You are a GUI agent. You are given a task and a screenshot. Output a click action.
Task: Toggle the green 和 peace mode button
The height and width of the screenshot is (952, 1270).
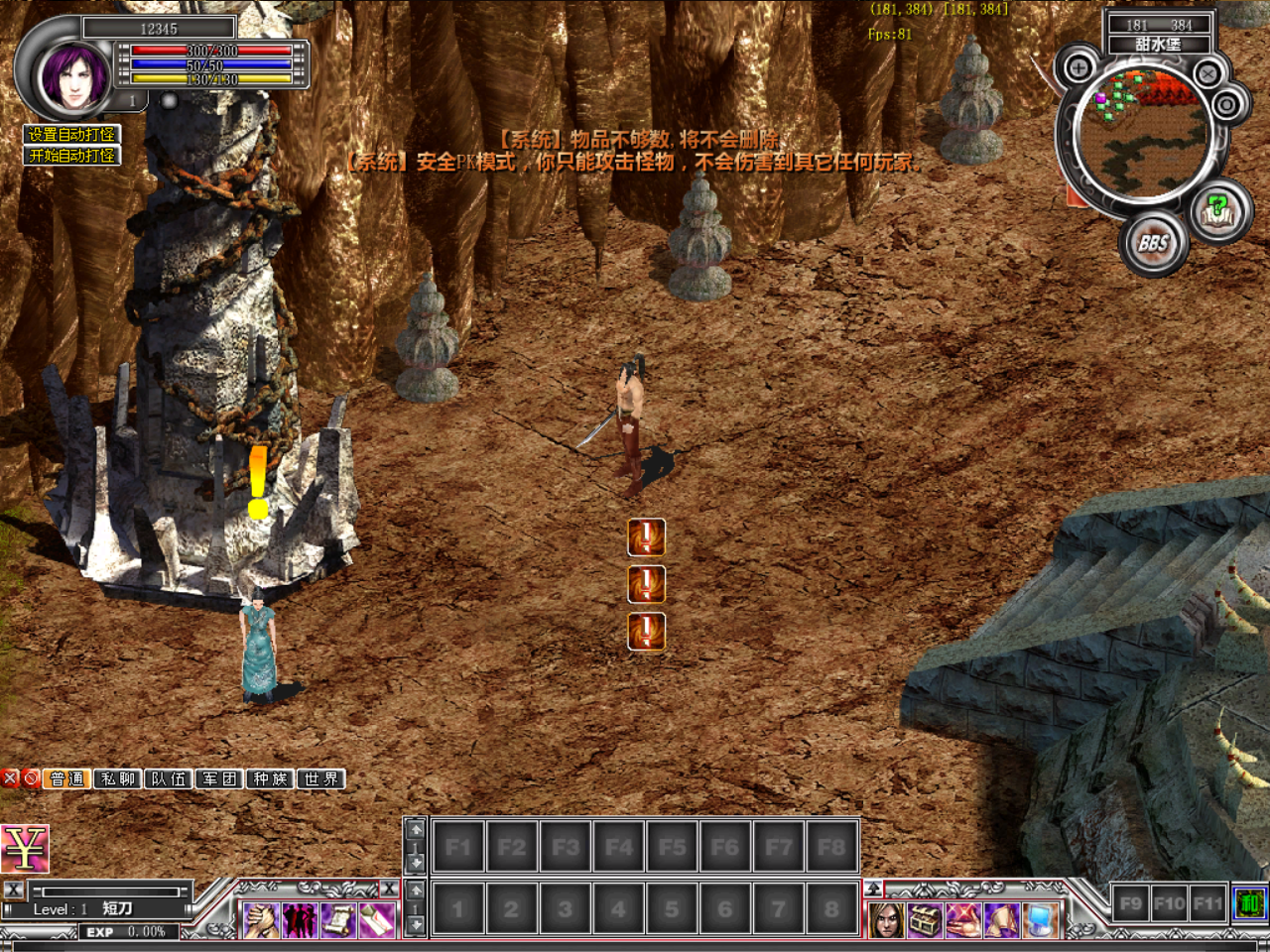(x=1249, y=903)
